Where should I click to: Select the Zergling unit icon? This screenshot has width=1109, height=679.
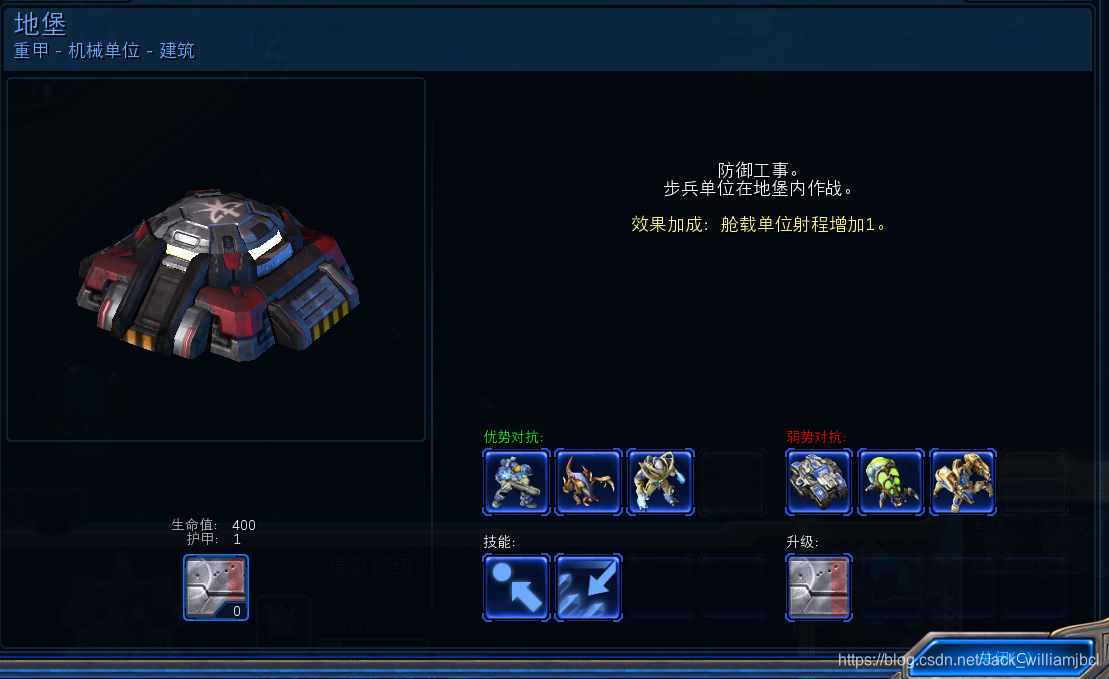coord(588,481)
